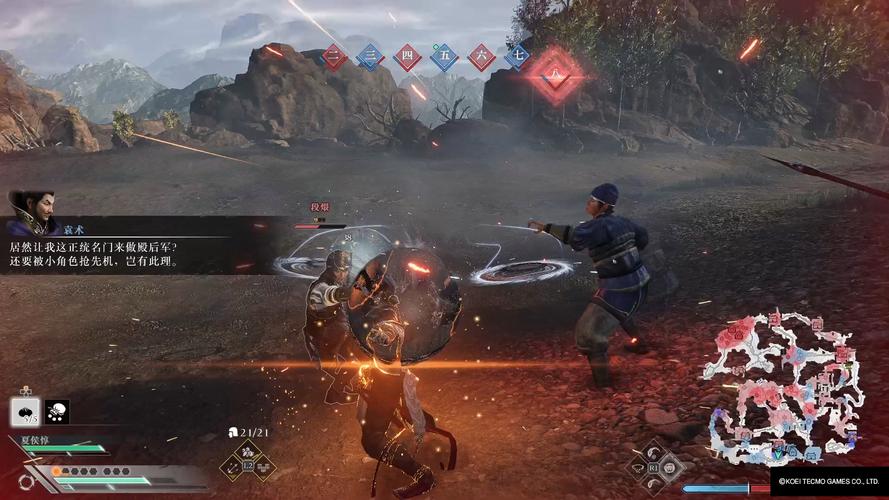Click the red diamond marker 六

481,56
